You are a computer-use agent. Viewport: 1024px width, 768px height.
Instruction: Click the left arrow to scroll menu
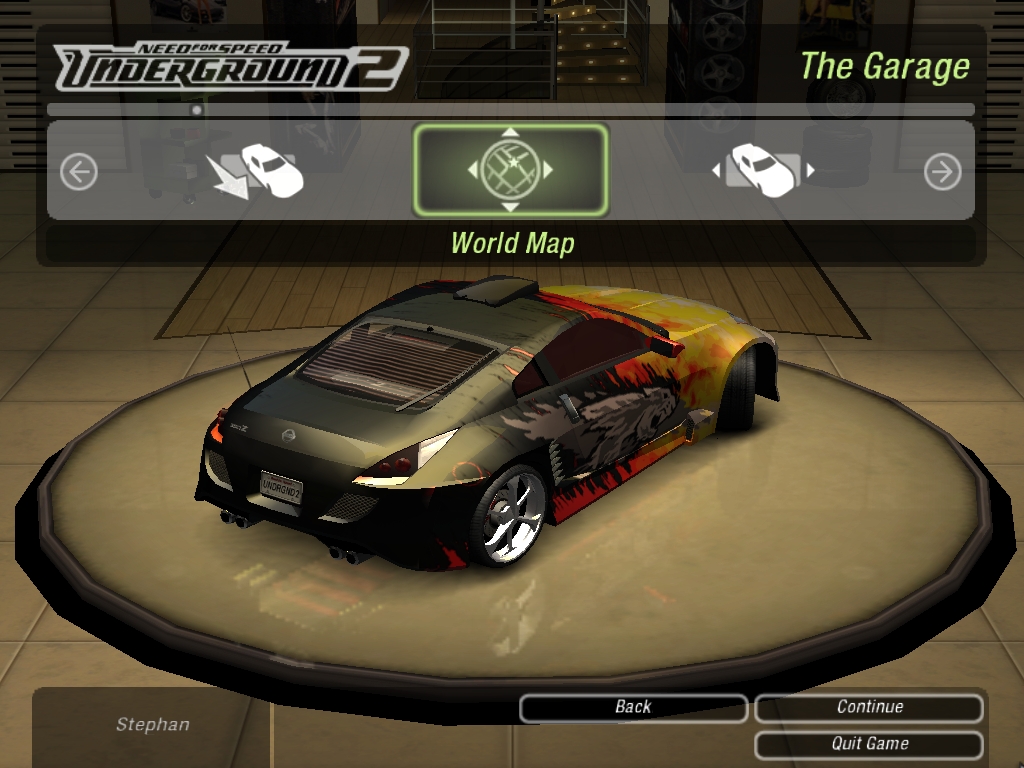(x=78, y=172)
